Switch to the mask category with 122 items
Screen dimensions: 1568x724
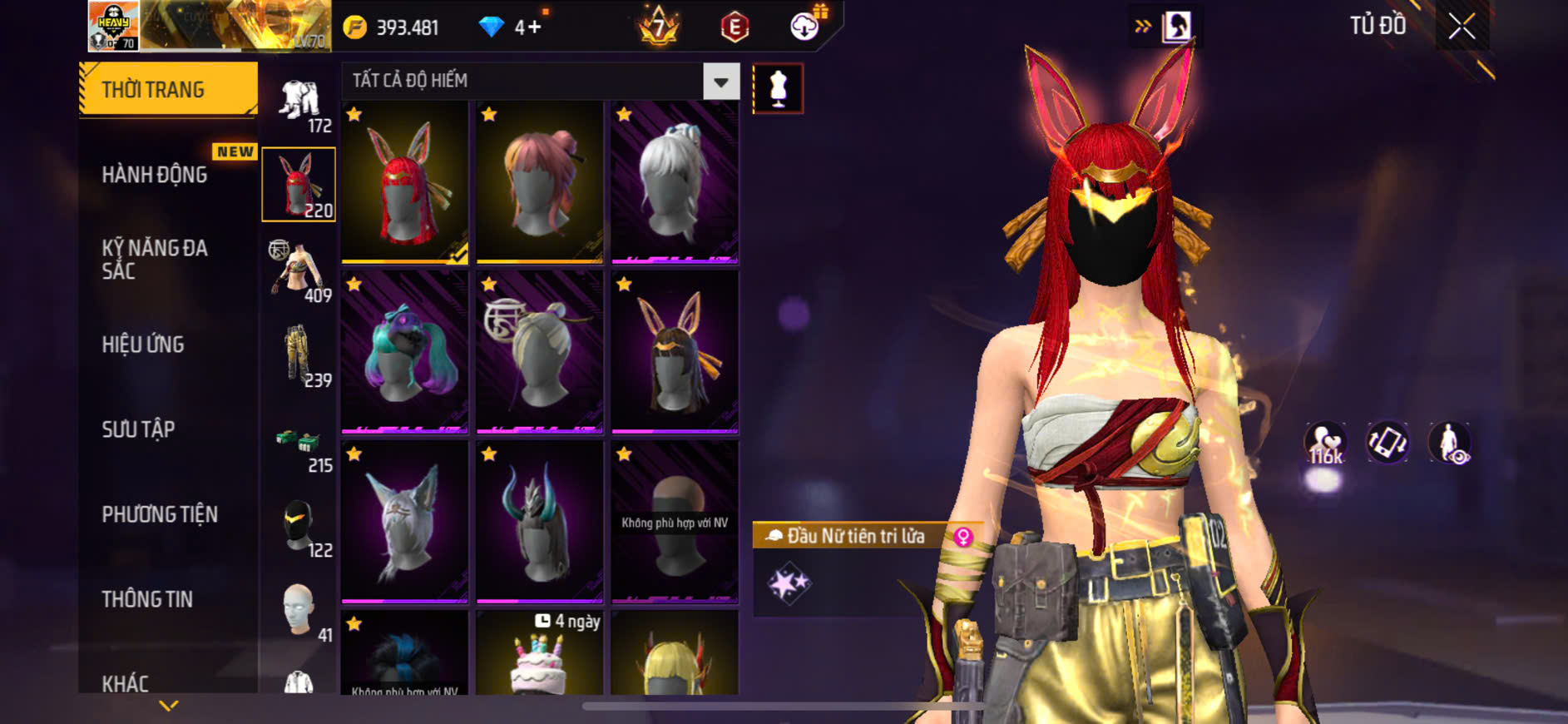coord(299,528)
